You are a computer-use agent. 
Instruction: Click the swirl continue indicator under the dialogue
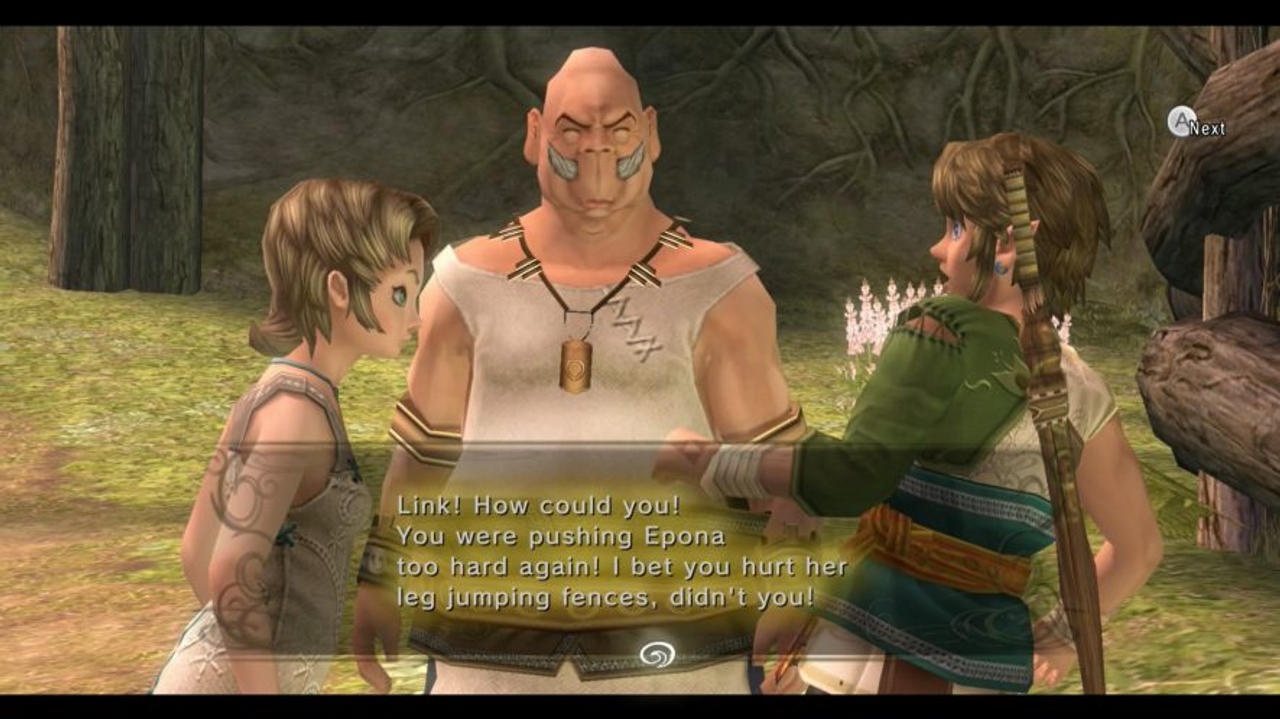coord(657,654)
